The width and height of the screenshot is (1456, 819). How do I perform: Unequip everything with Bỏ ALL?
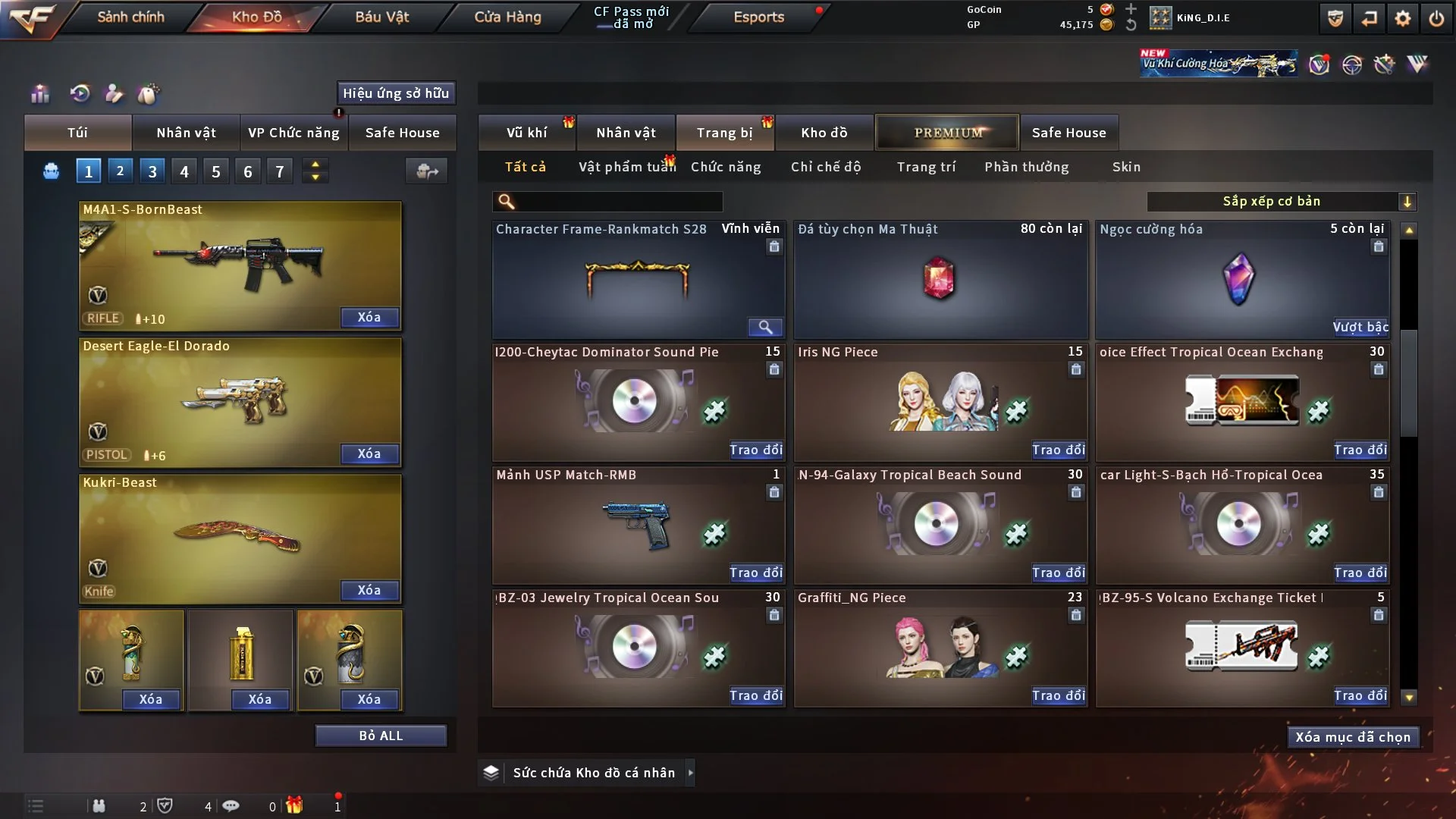381,736
